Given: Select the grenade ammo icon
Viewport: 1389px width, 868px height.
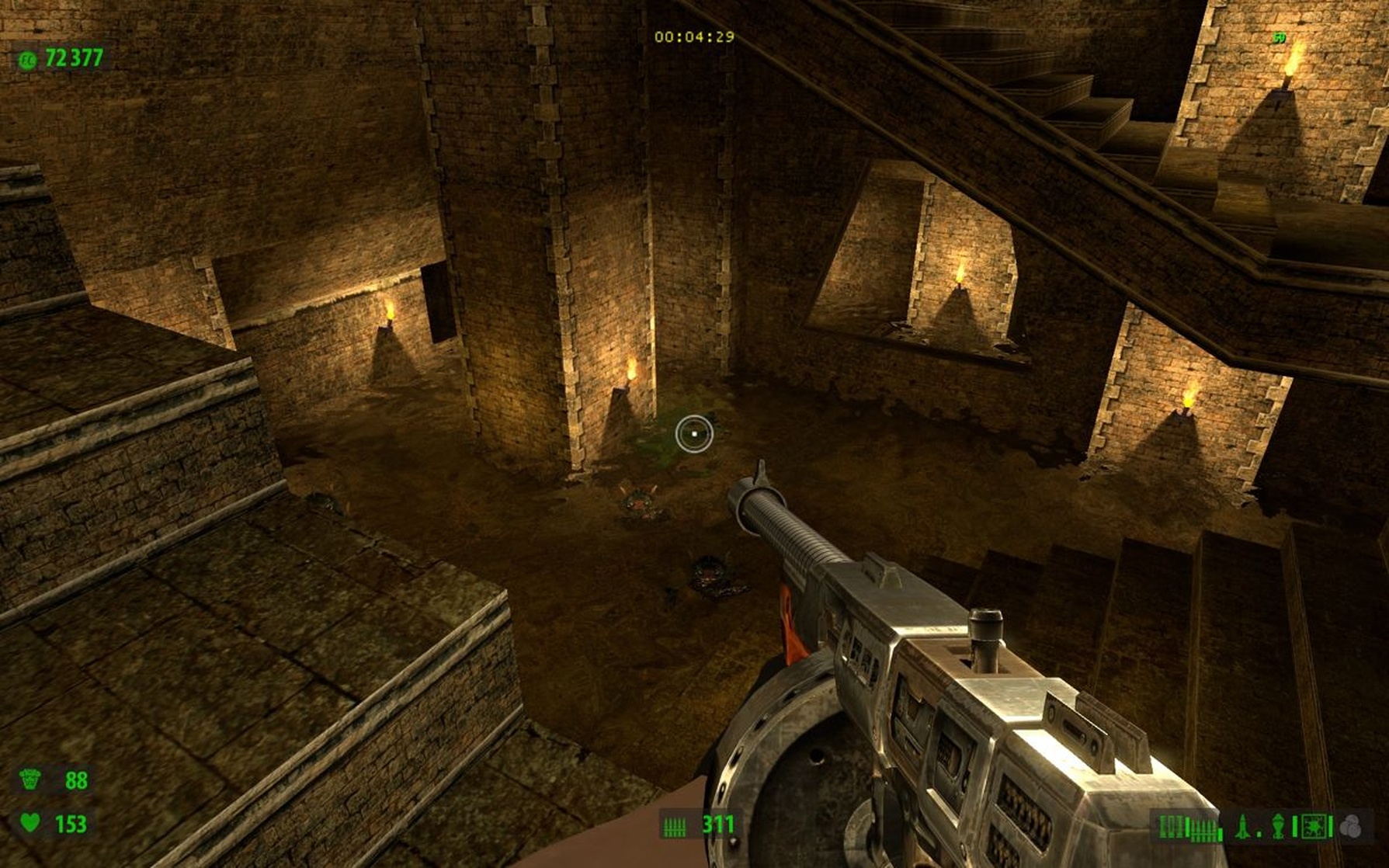Looking at the screenshot, I should coord(1278,828).
